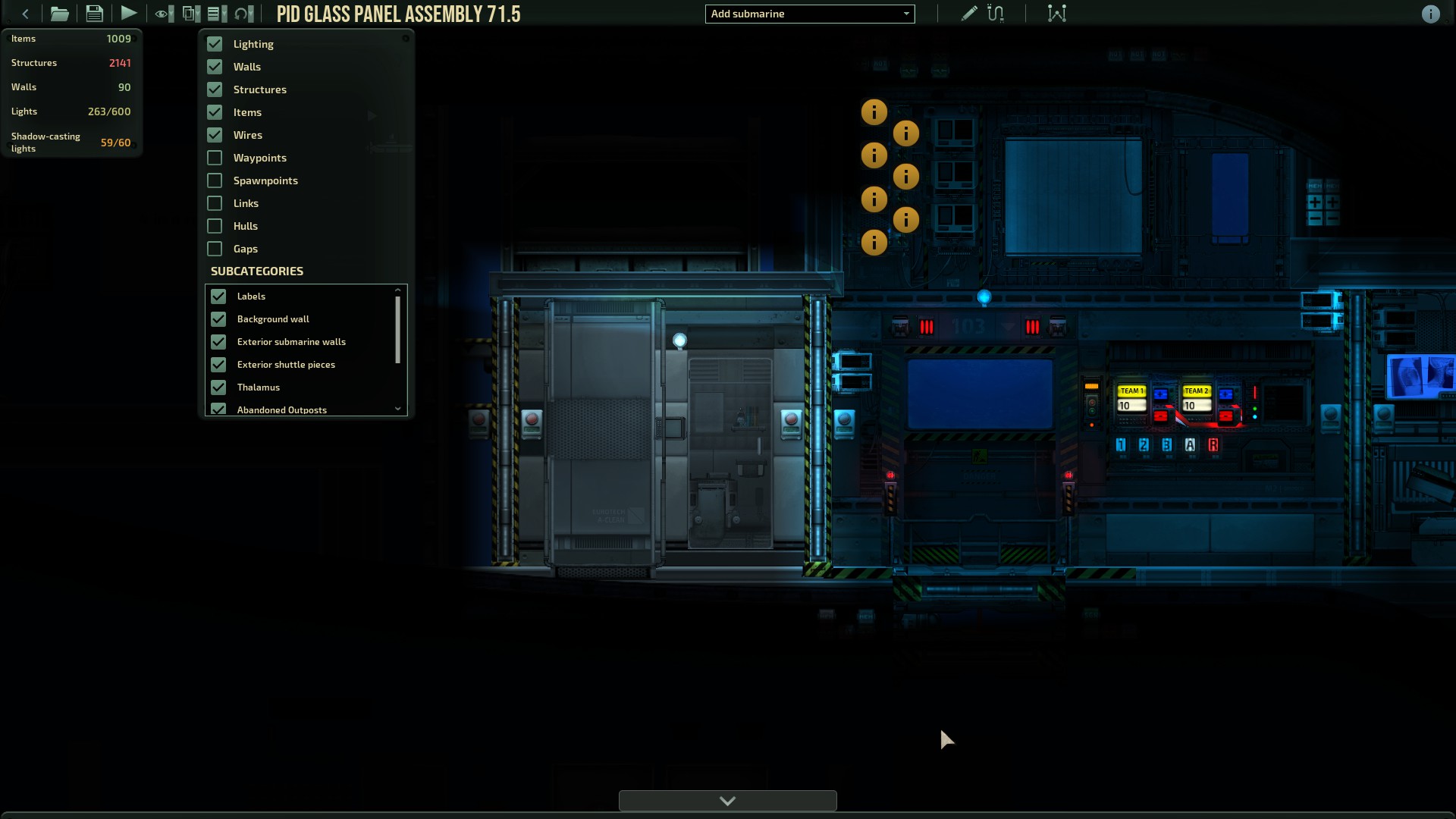Collapse the bottom panel with chevron
Screen dimensions: 1456x819
(727, 801)
